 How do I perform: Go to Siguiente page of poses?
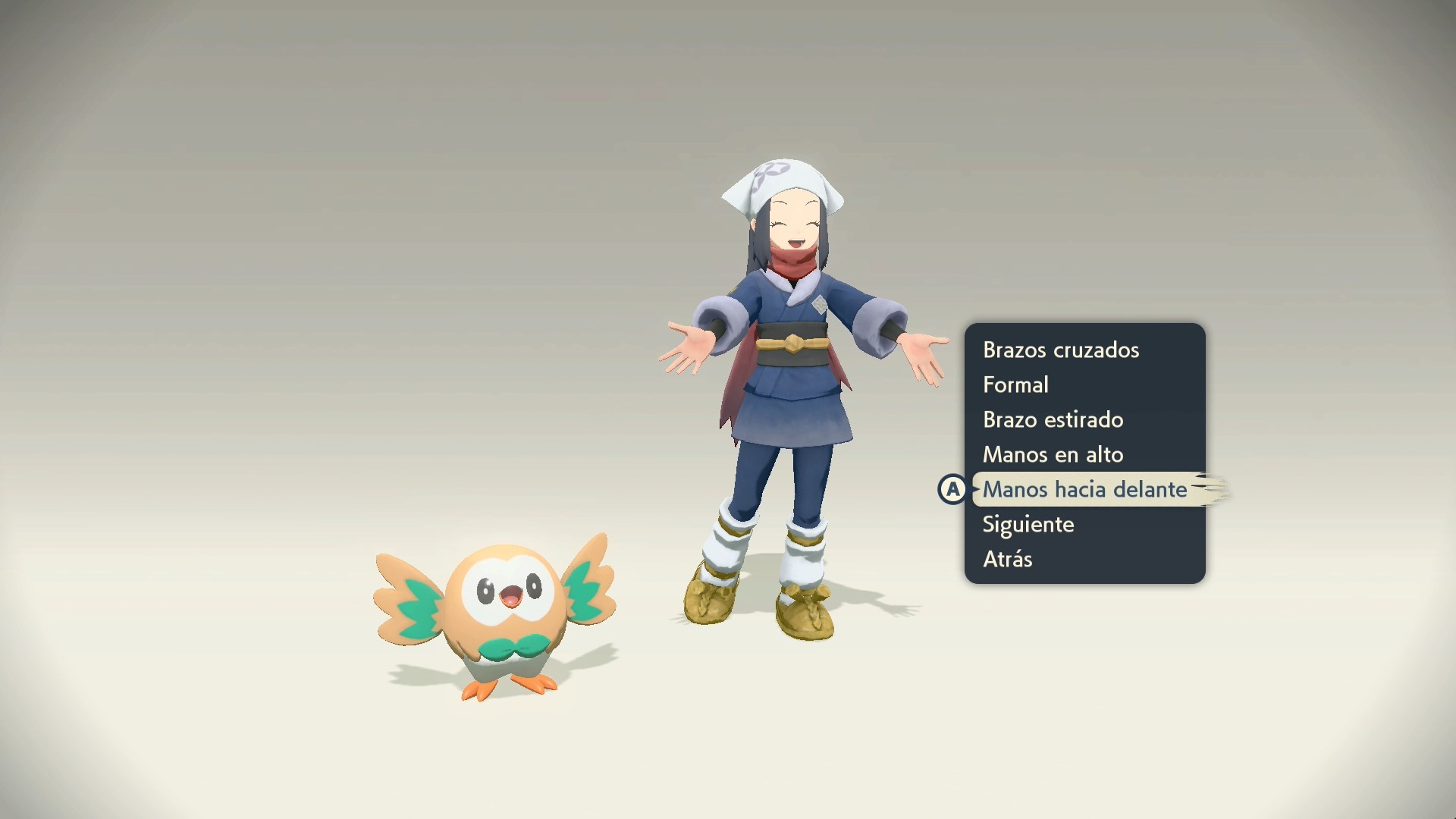tap(1028, 524)
